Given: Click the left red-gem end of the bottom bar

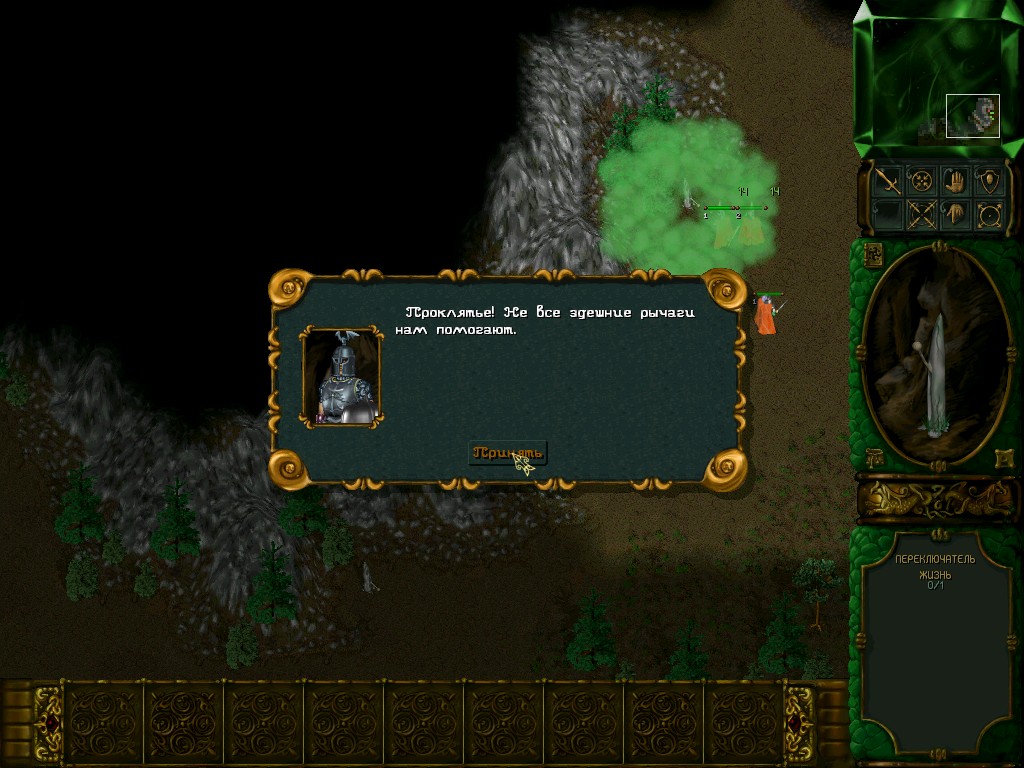Looking at the screenshot, I should coord(47,722).
